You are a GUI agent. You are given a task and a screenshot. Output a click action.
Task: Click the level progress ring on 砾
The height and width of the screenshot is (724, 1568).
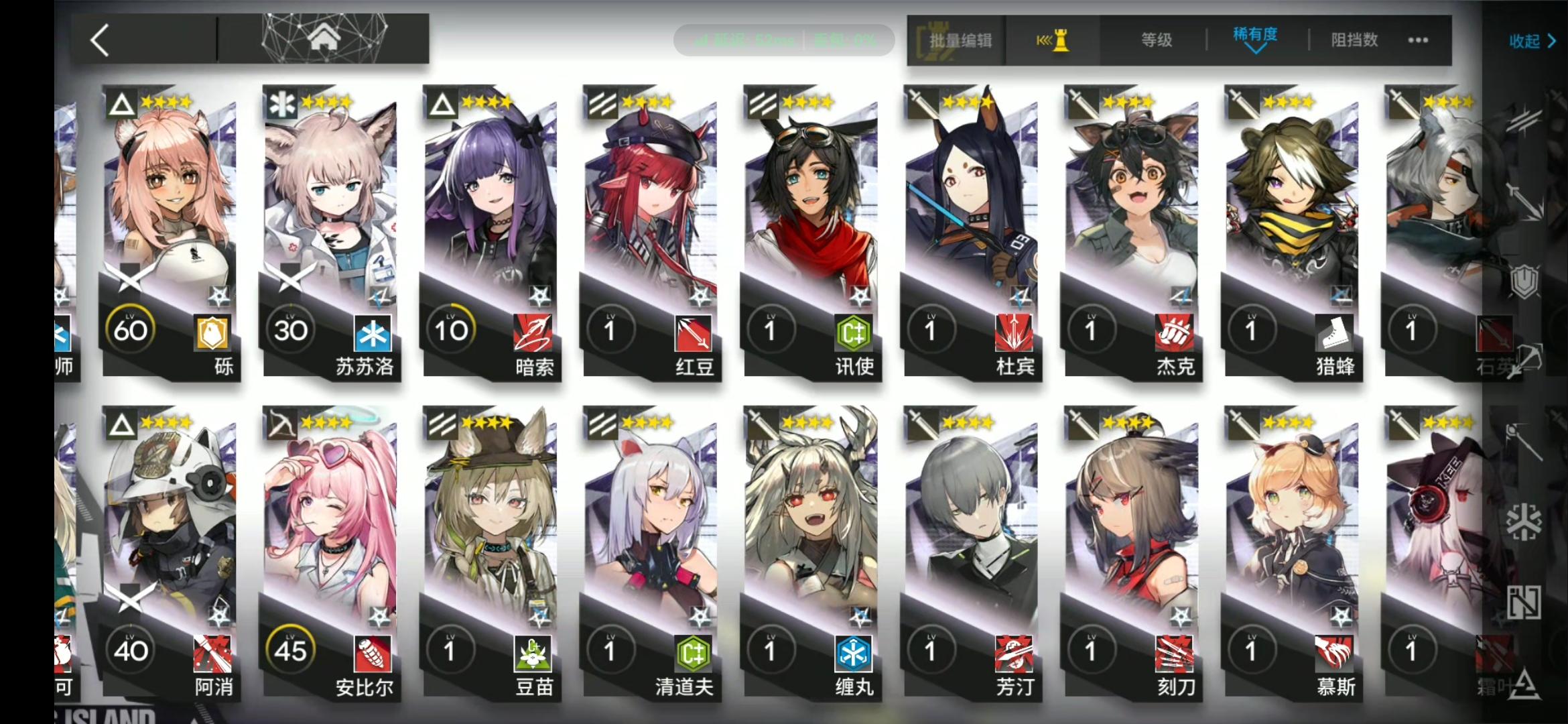pyautogui.click(x=131, y=328)
